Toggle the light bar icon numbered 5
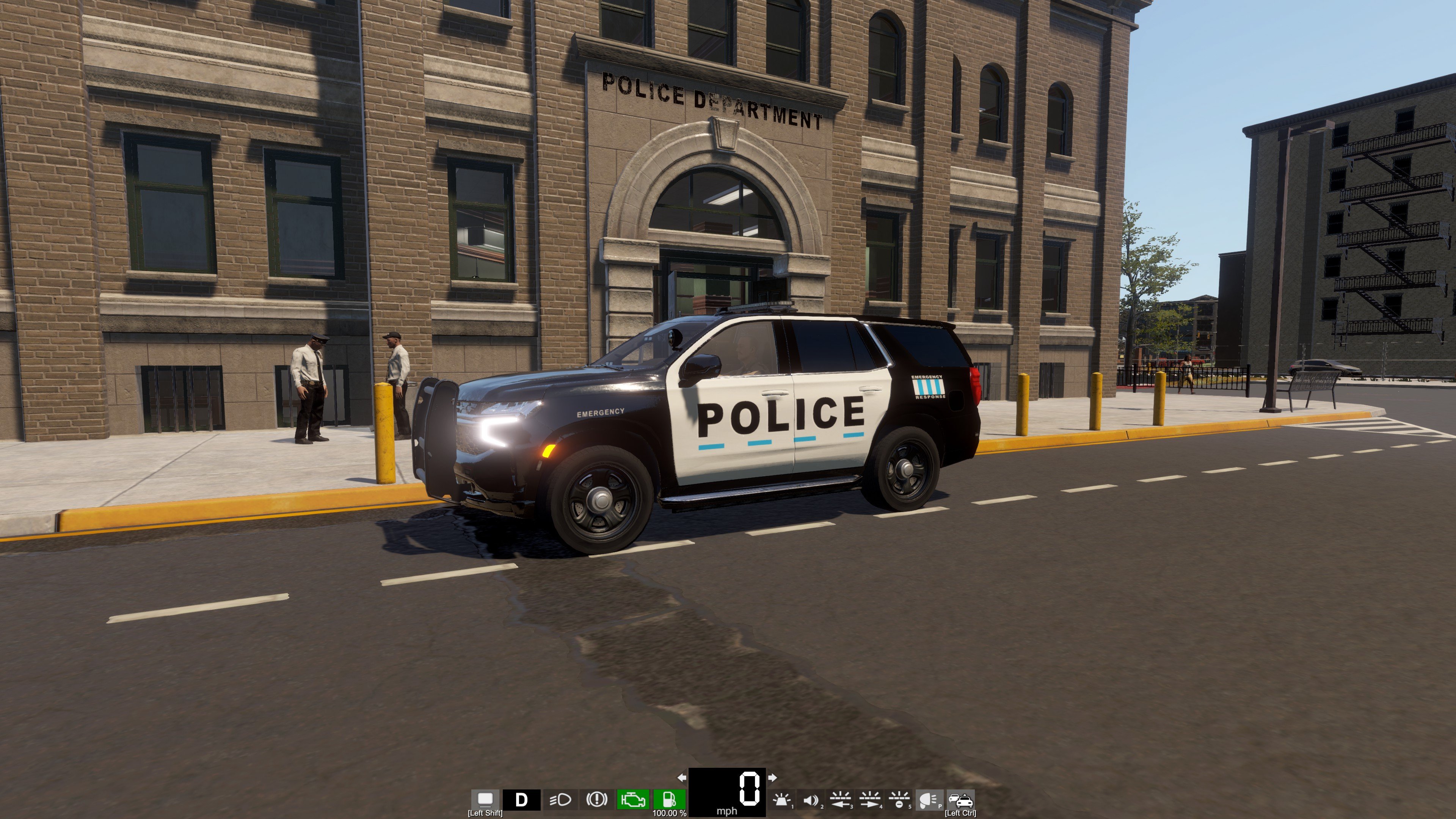Screen dimensions: 1456x819 (x=899, y=800)
